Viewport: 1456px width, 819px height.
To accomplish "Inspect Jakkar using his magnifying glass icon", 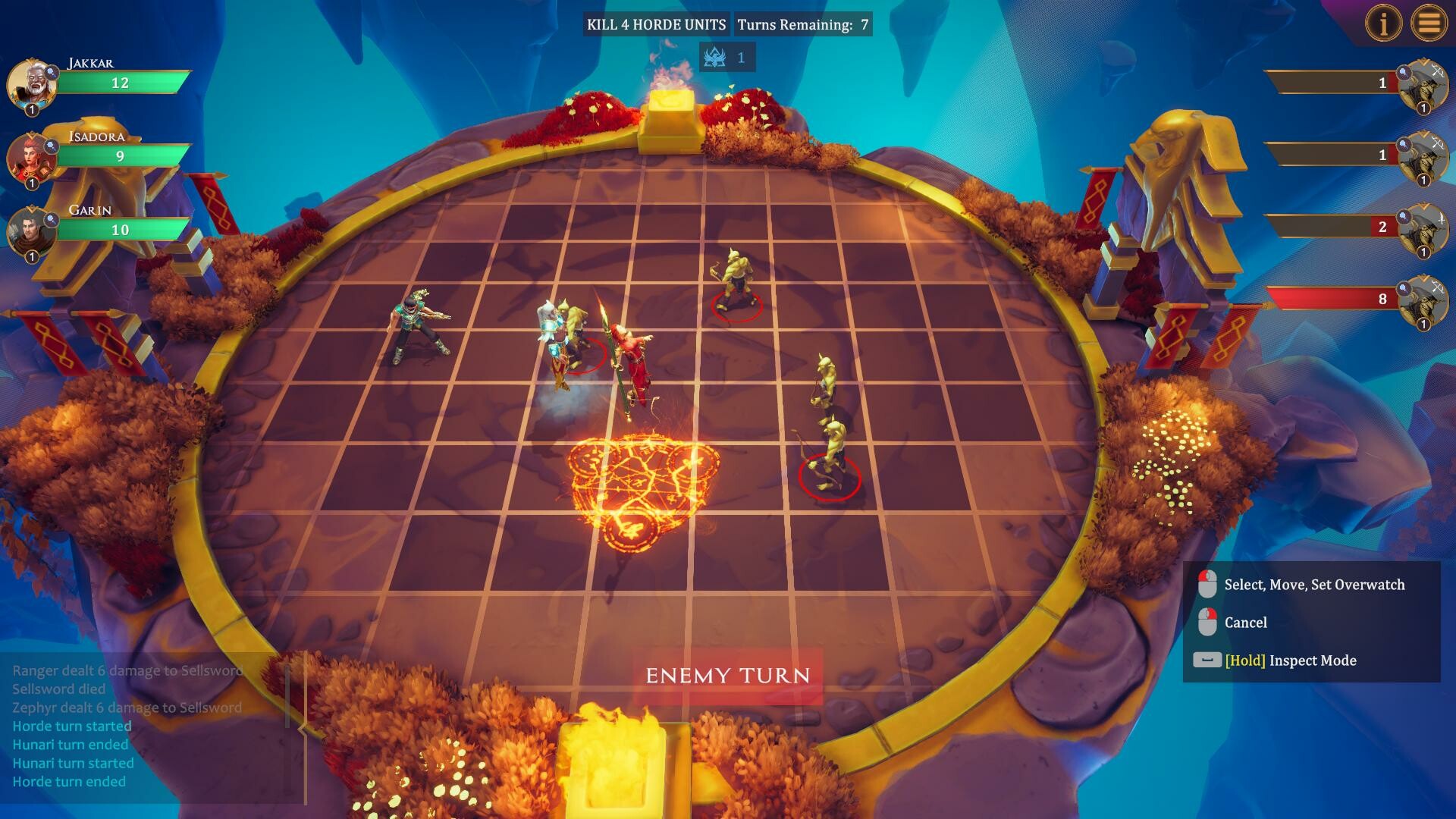I will point(51,73).
